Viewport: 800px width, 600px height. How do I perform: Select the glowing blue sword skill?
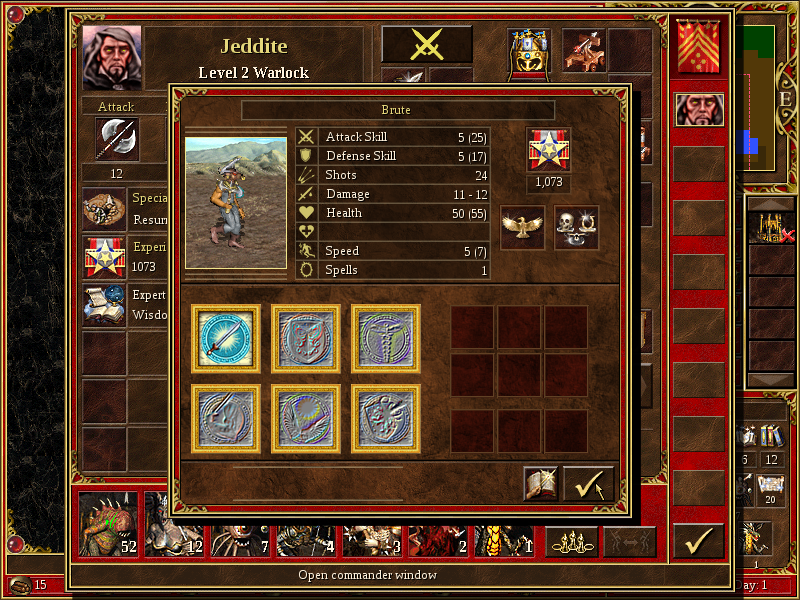(226, 338)
